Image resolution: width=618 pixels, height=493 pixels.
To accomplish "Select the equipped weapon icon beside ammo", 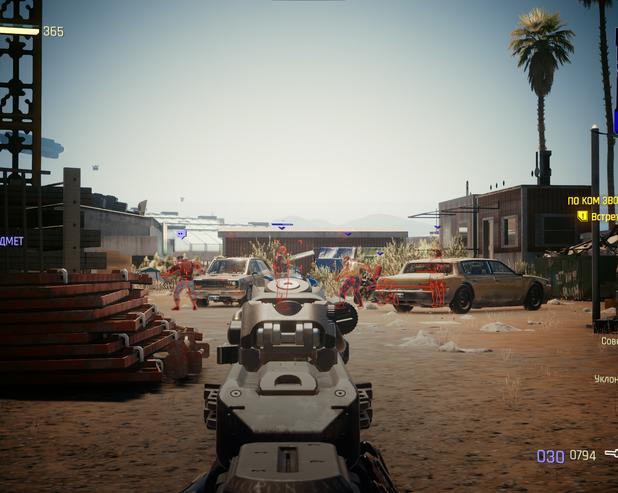I will pos(610,455).
